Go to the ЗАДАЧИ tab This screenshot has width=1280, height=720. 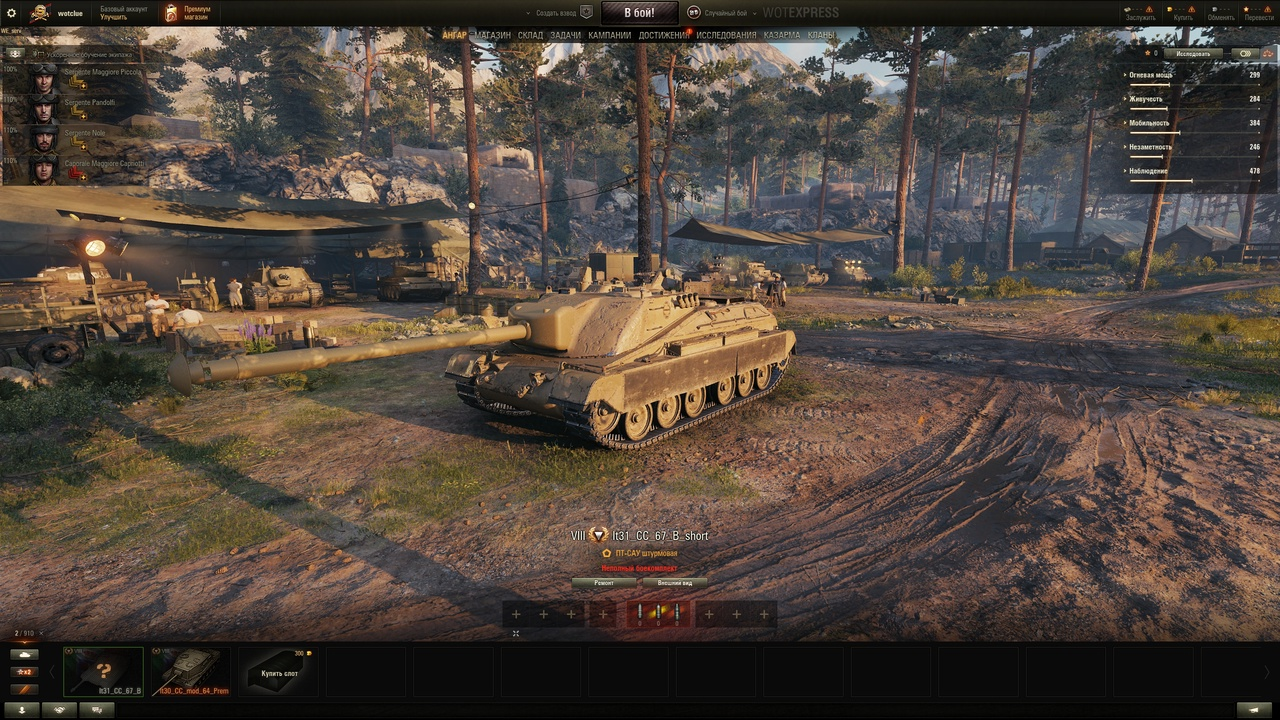(565, 35)
